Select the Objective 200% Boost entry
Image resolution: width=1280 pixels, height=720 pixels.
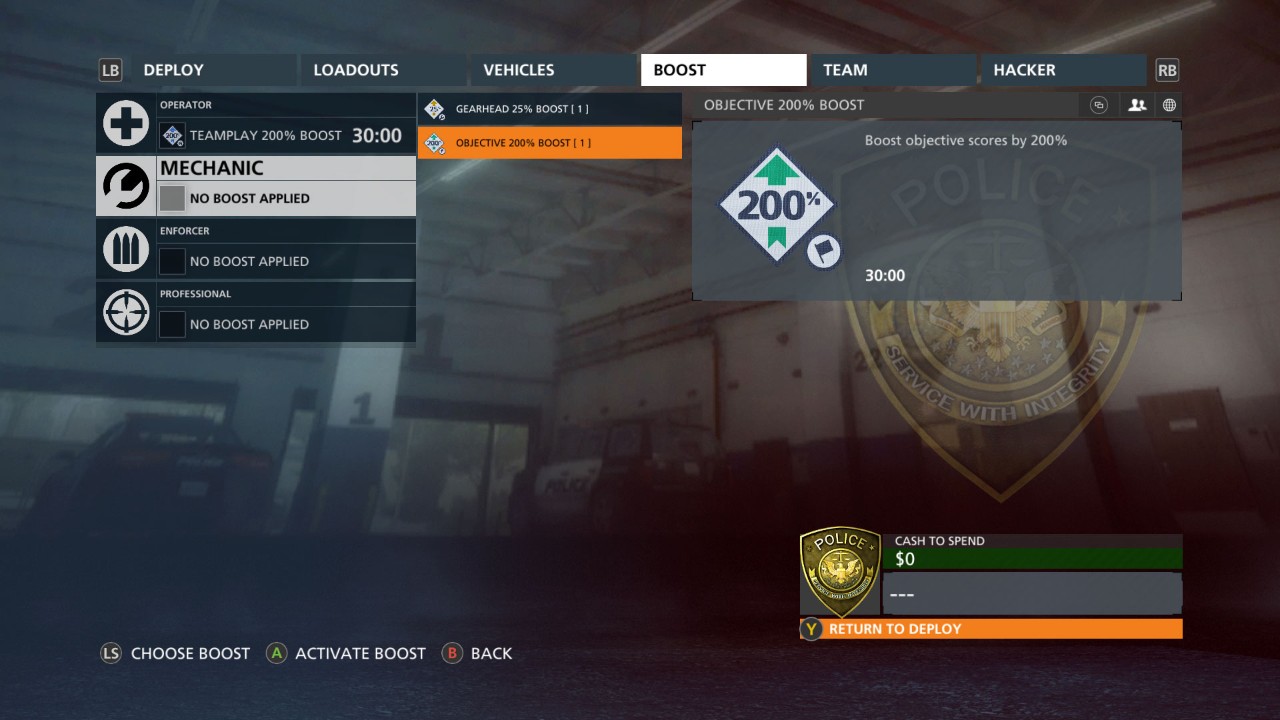point(549,142)
